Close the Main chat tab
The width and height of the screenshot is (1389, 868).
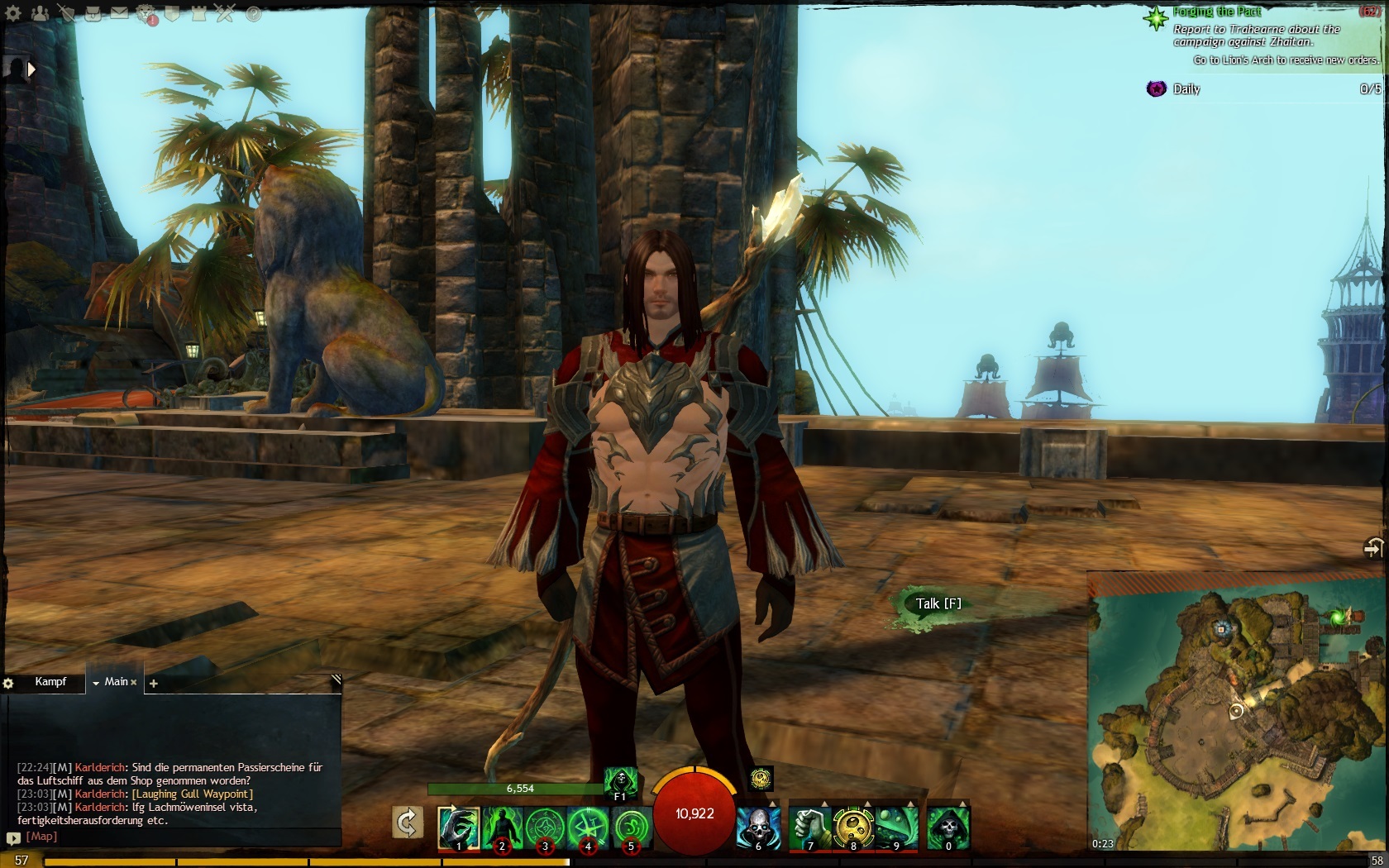134,683
